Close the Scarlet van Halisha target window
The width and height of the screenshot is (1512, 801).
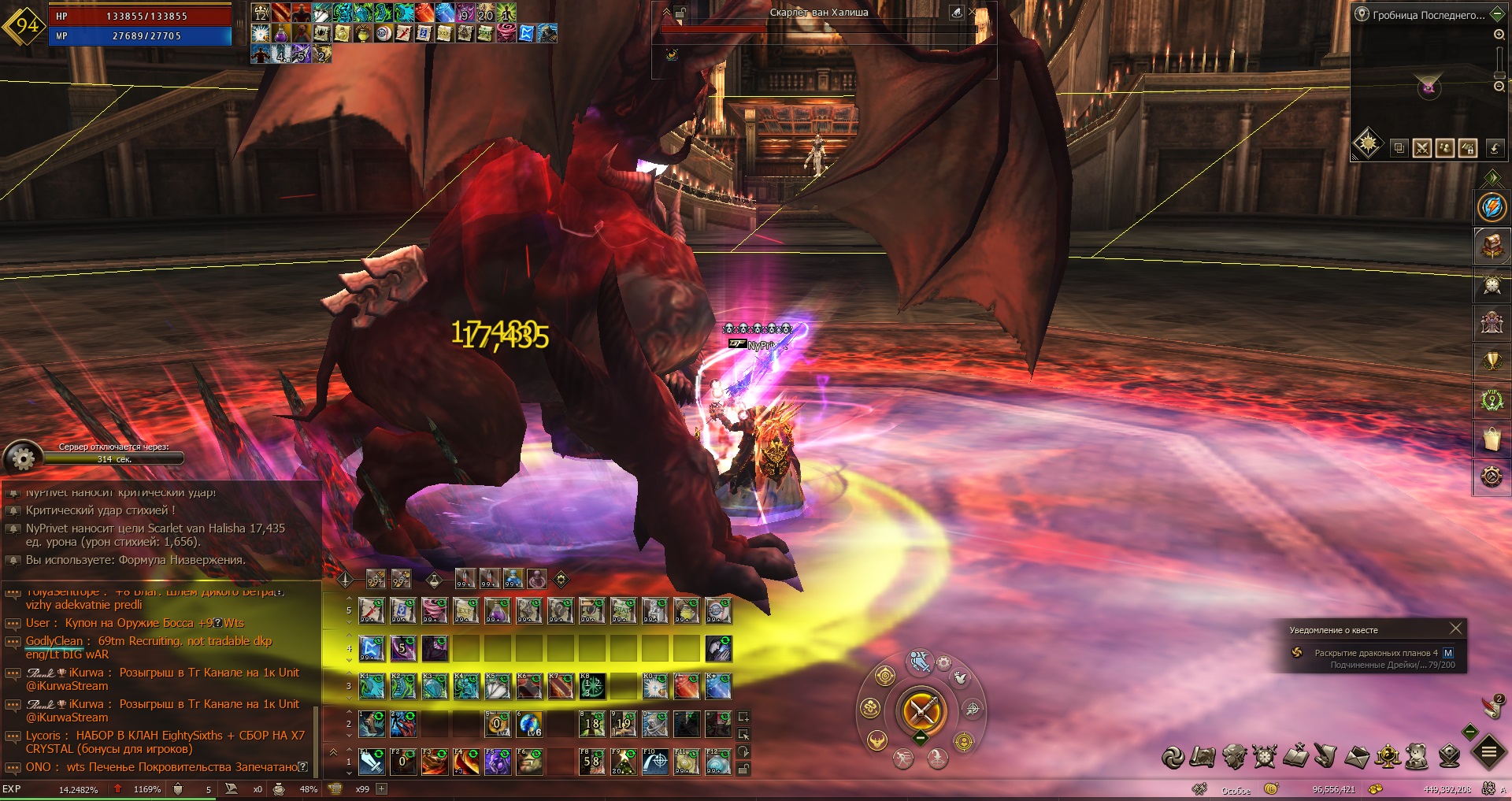972,13
